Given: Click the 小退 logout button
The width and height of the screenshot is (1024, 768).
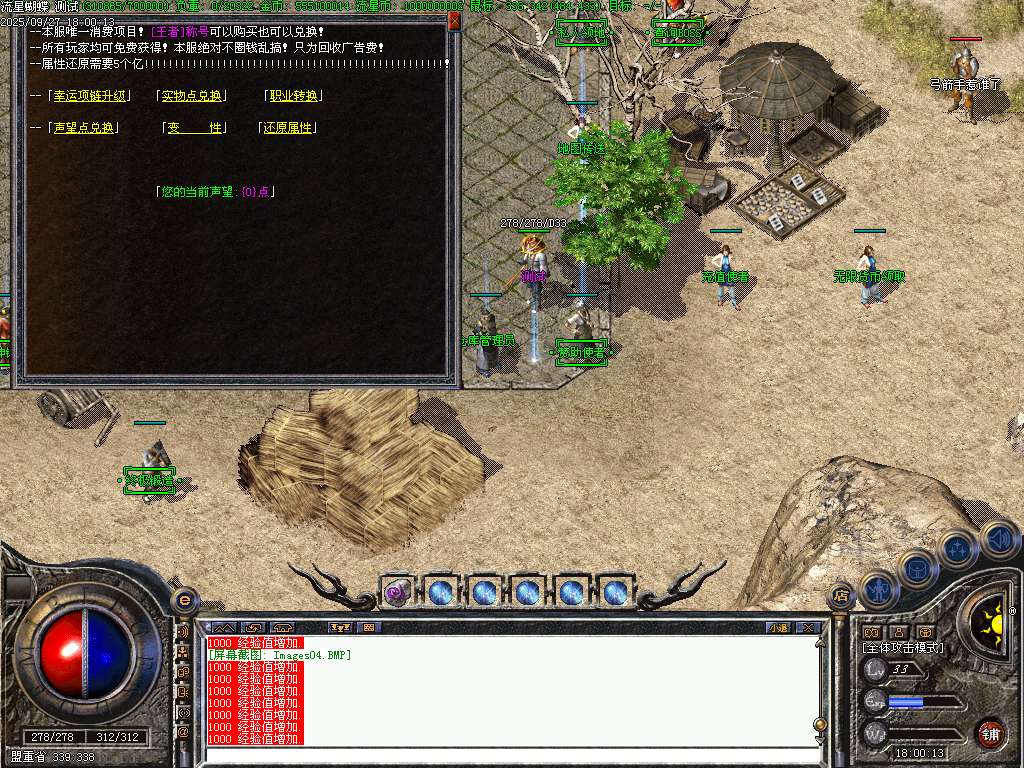Looking at the screenshot, I should 777,628.
